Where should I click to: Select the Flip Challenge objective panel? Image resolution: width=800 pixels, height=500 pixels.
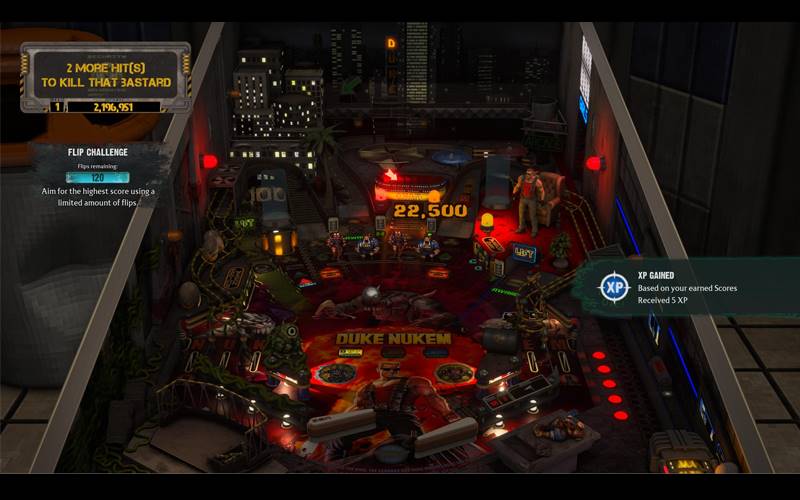tap(97, 176)
